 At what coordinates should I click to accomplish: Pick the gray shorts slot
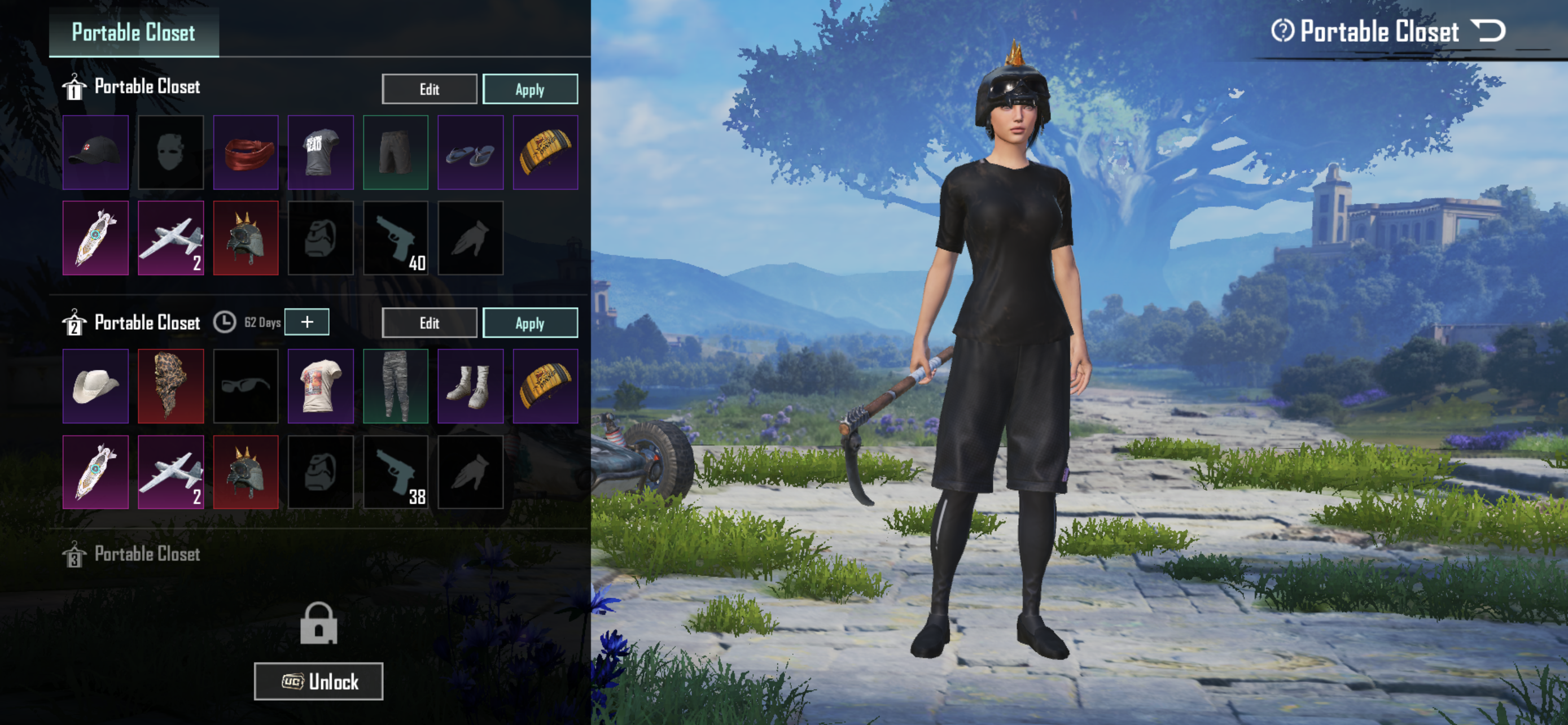(396, 152)
